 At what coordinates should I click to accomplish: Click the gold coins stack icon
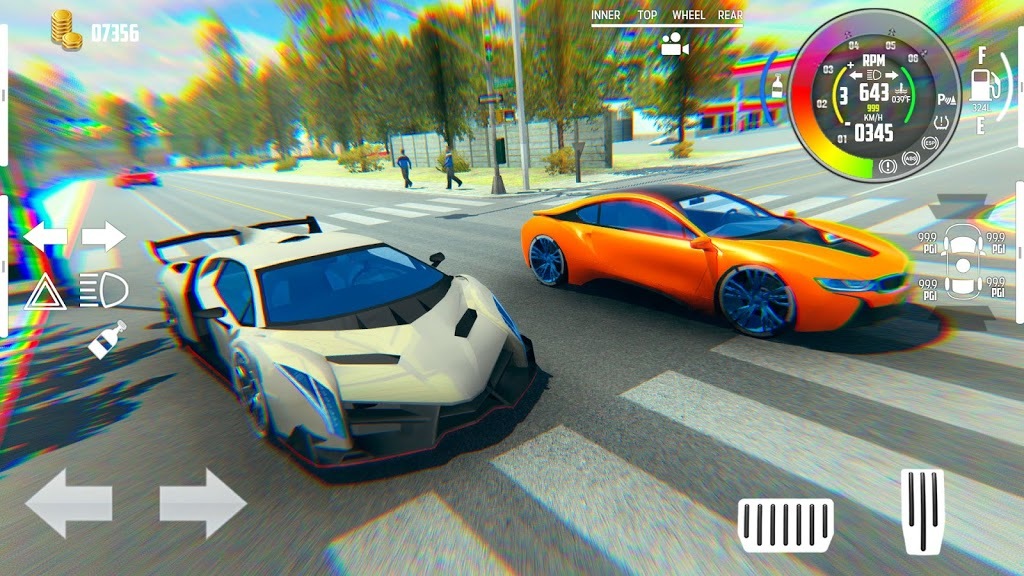66,30
